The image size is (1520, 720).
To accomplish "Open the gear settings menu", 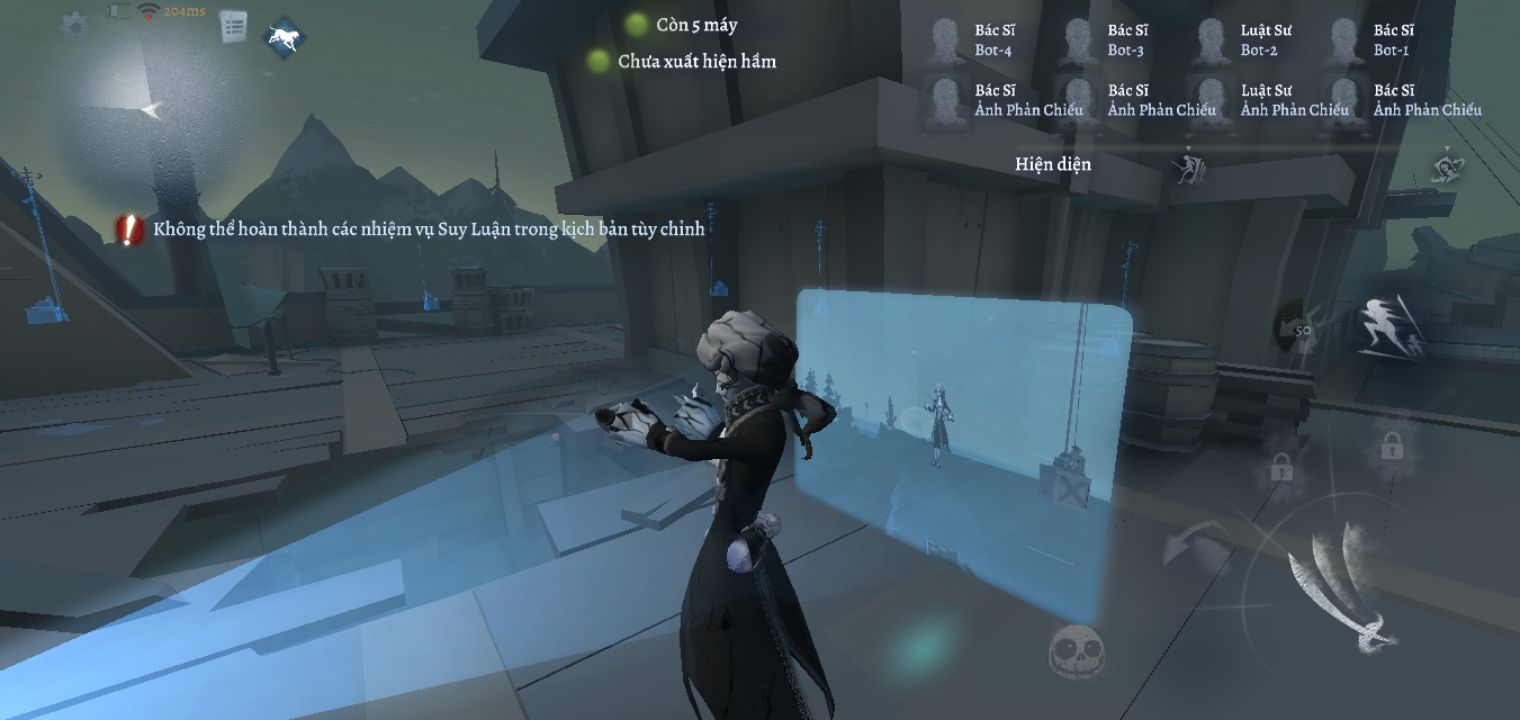I will coord(74,25).
